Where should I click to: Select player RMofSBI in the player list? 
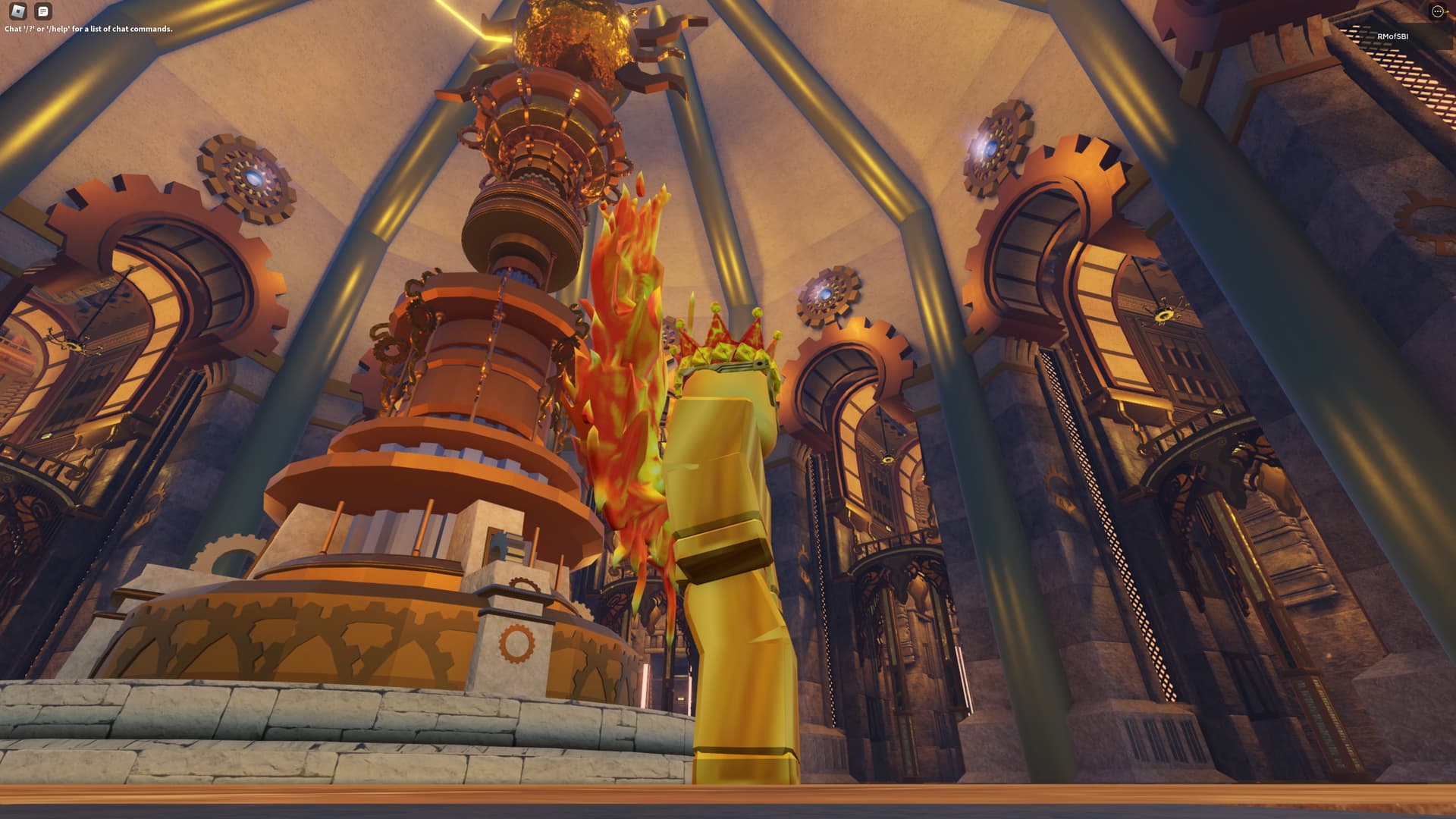1392,36
